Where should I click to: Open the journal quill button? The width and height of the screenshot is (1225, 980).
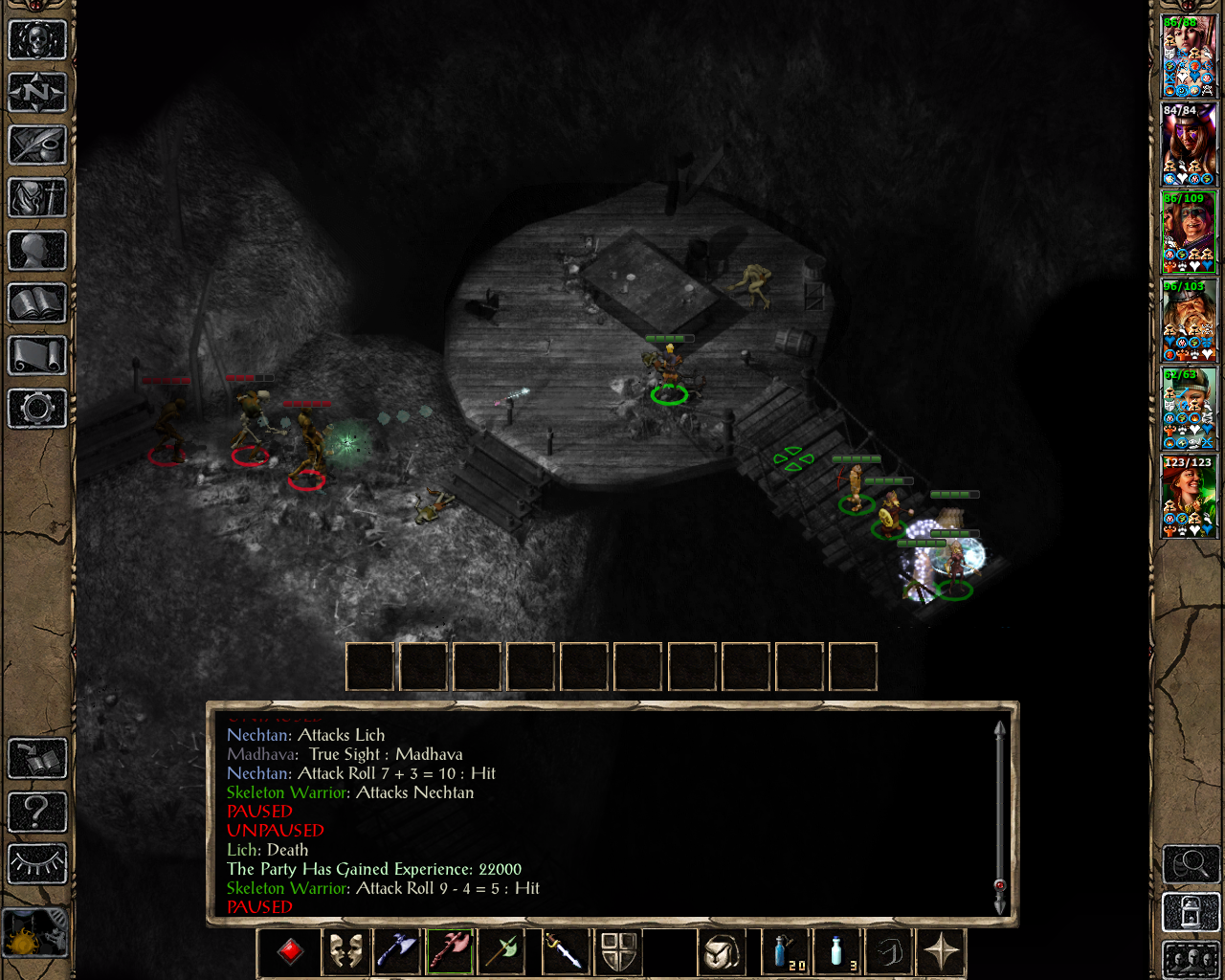37,145
